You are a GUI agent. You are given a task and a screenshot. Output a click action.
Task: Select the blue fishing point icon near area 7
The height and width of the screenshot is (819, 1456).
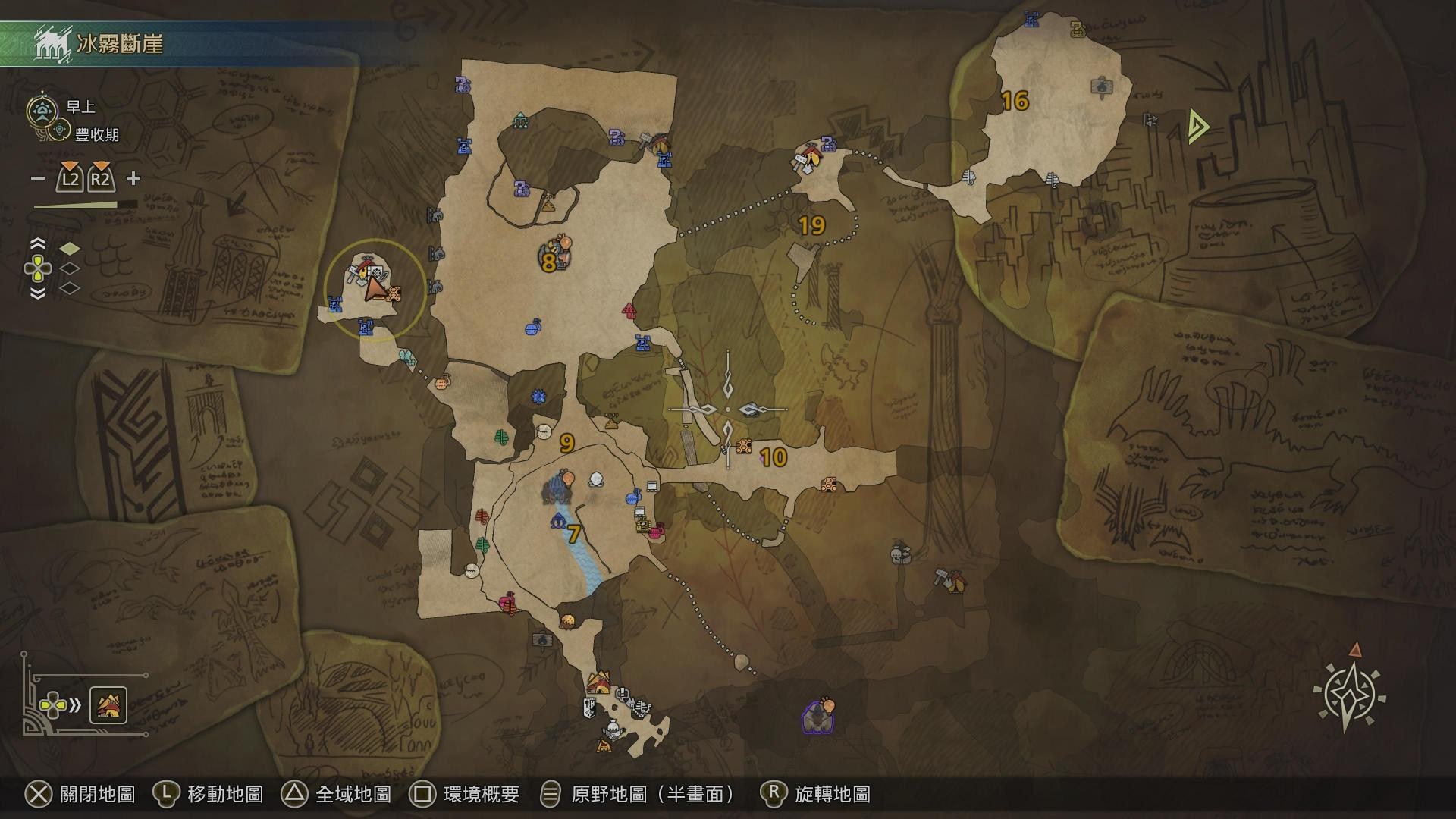pyautogui.click(x=560, y=519)
